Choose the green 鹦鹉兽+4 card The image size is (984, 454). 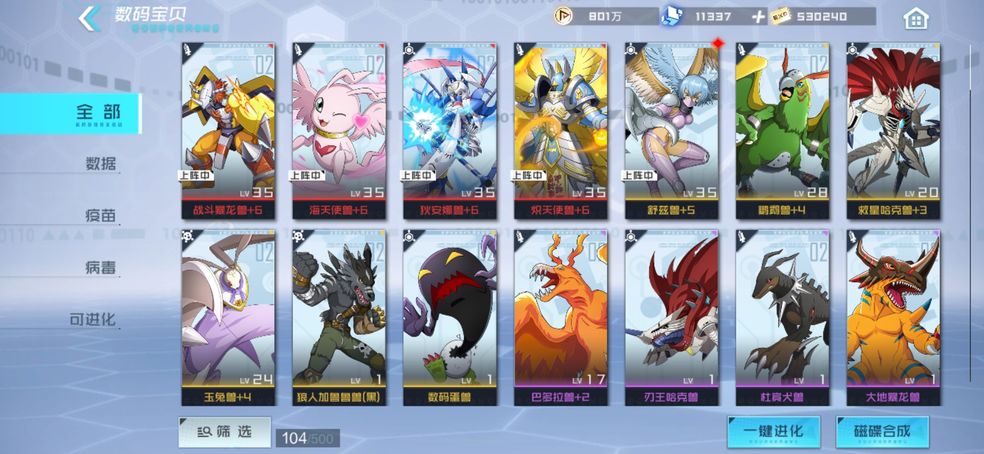[781, 130]
